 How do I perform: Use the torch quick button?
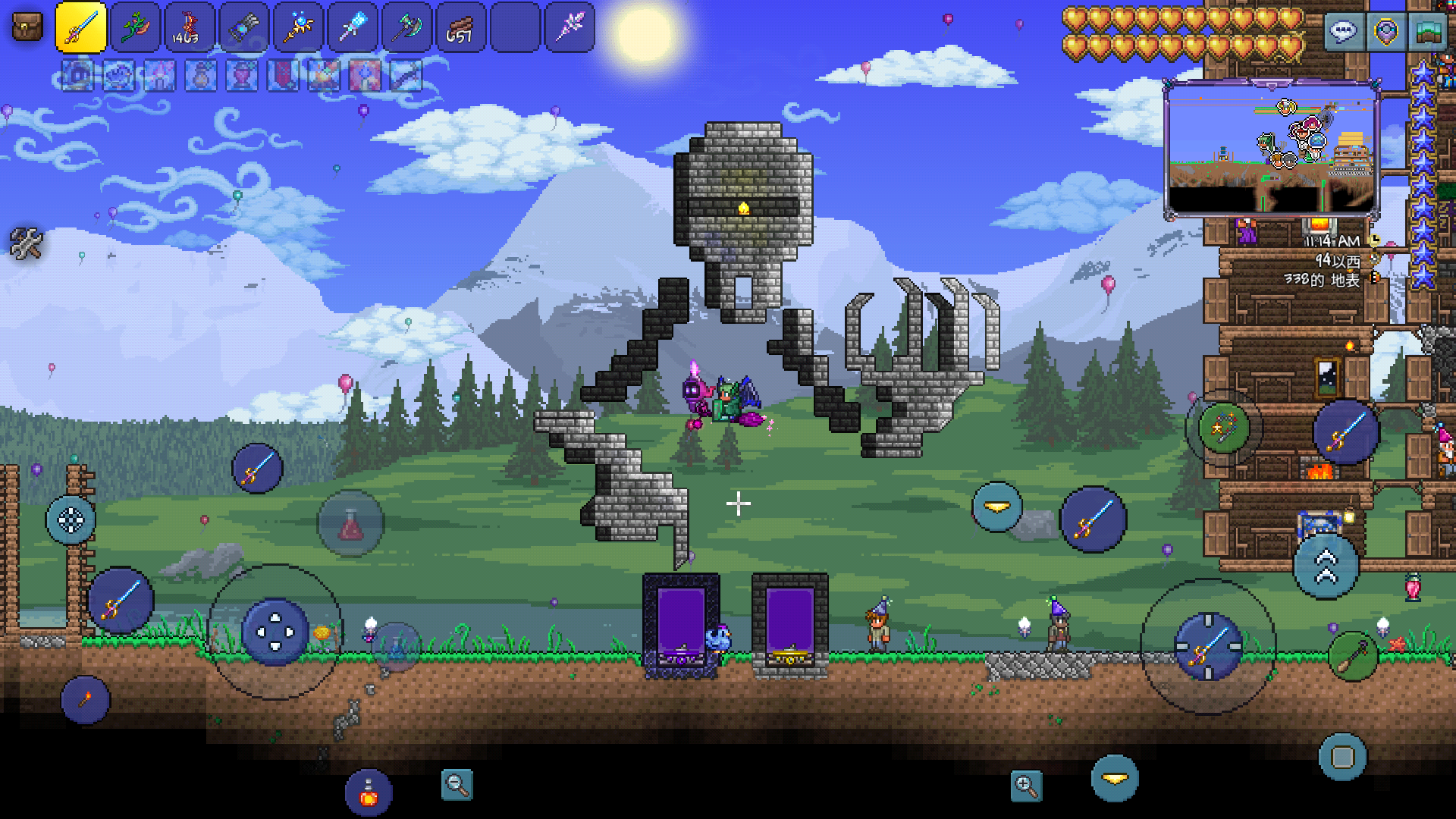[85, 699]
